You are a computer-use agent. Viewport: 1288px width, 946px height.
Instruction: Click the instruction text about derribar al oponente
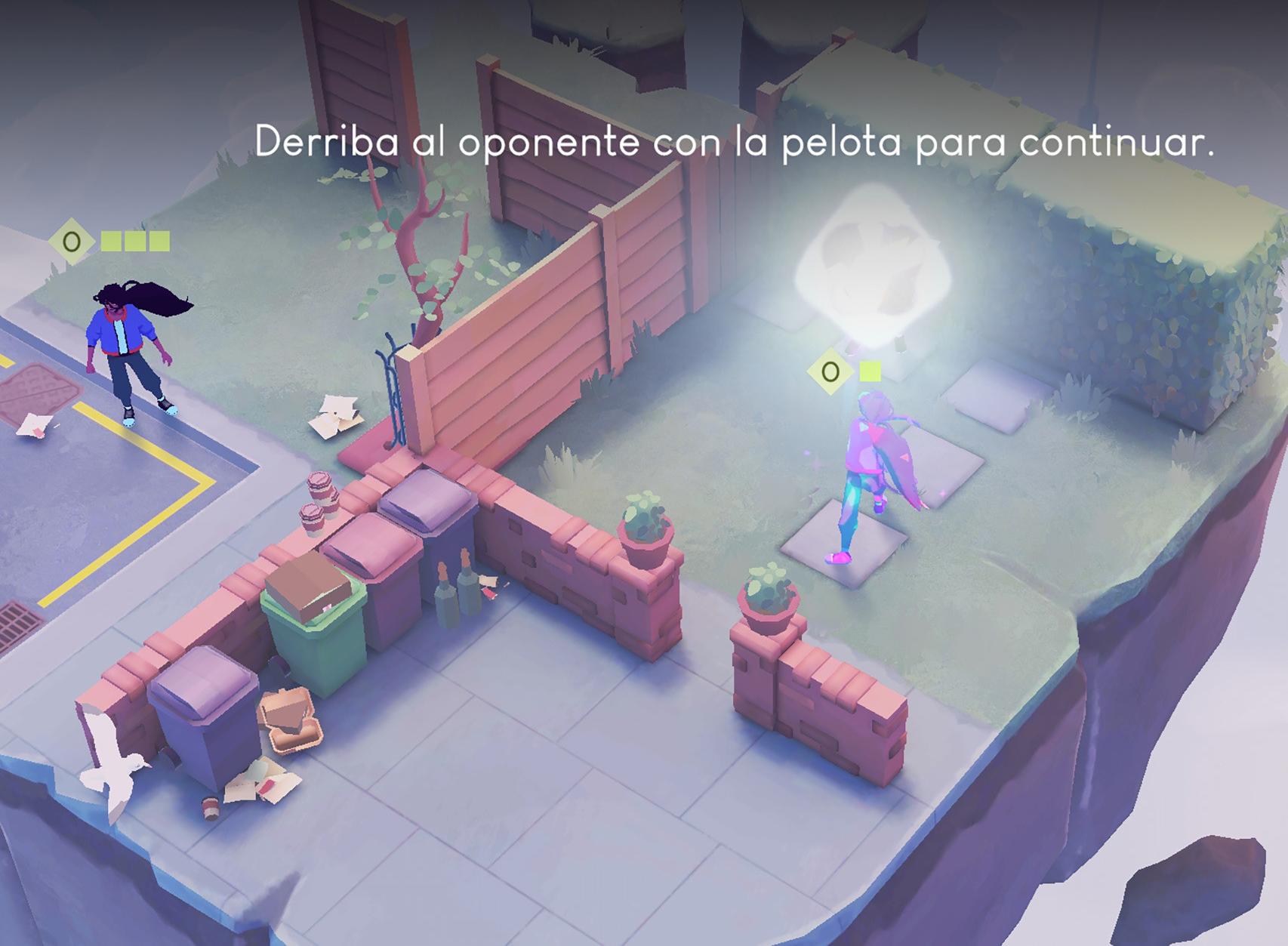(x=661, y=140)
